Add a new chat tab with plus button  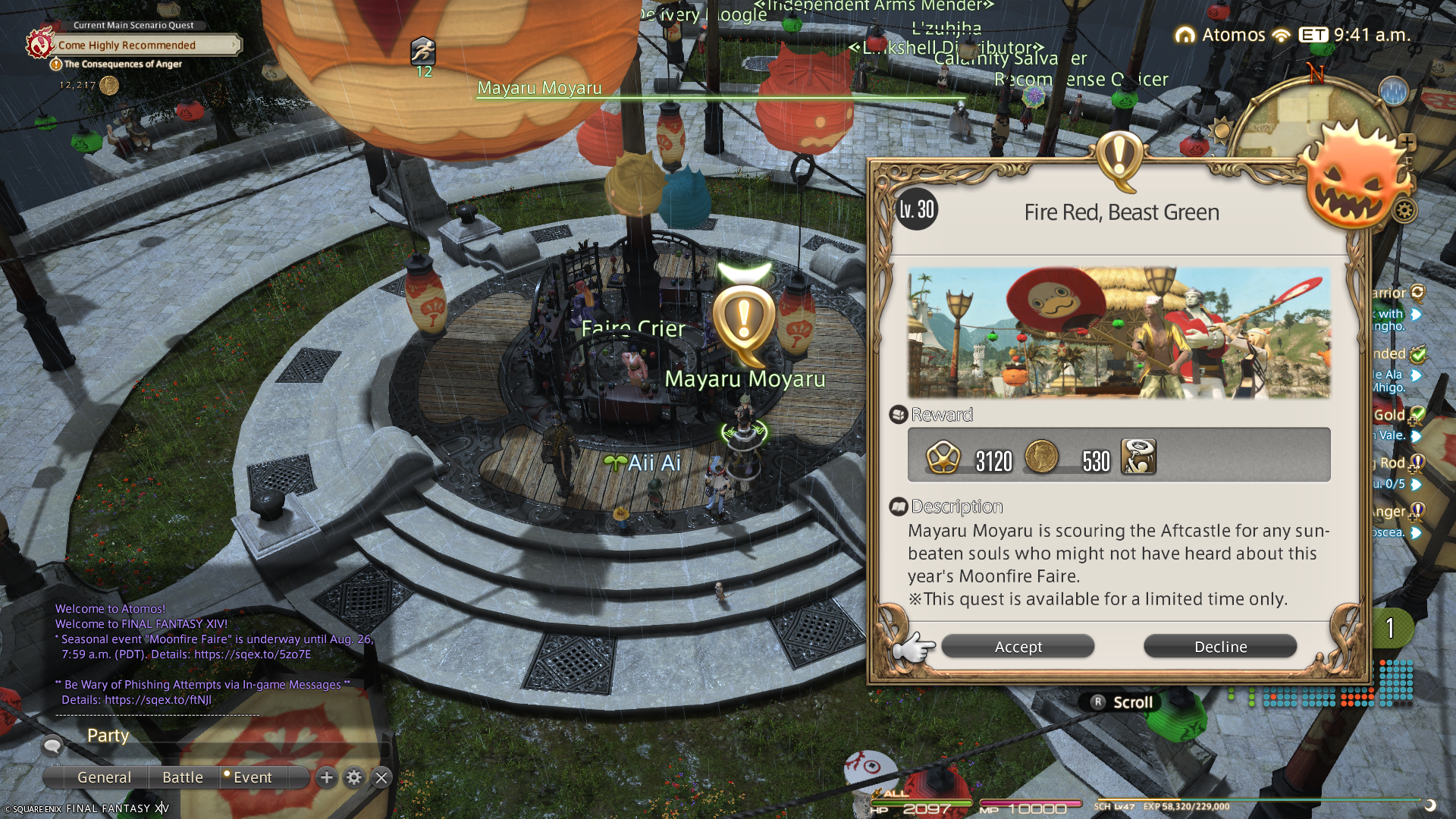[327, 777]
